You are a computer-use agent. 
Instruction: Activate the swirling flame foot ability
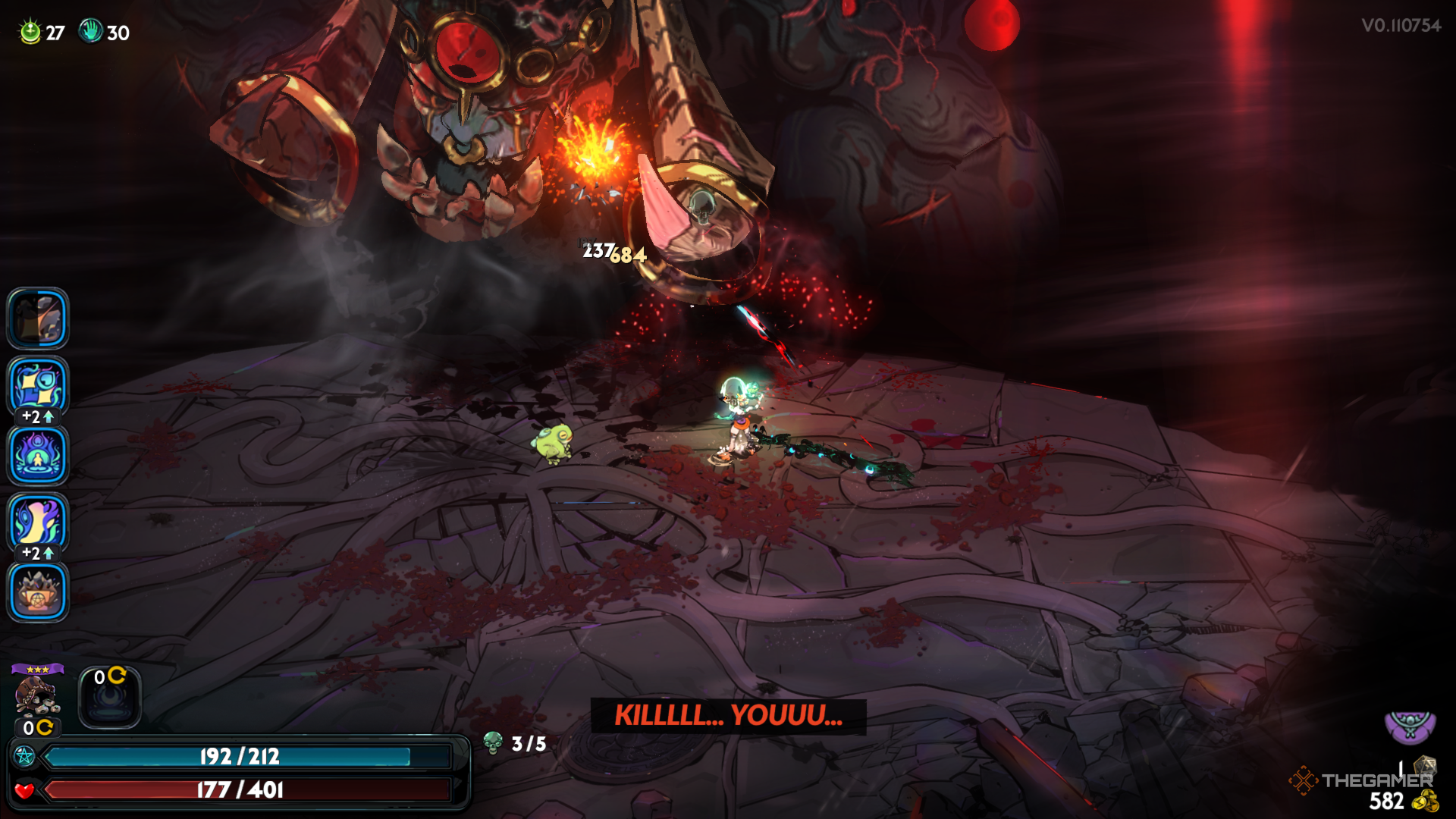(38, 521)
